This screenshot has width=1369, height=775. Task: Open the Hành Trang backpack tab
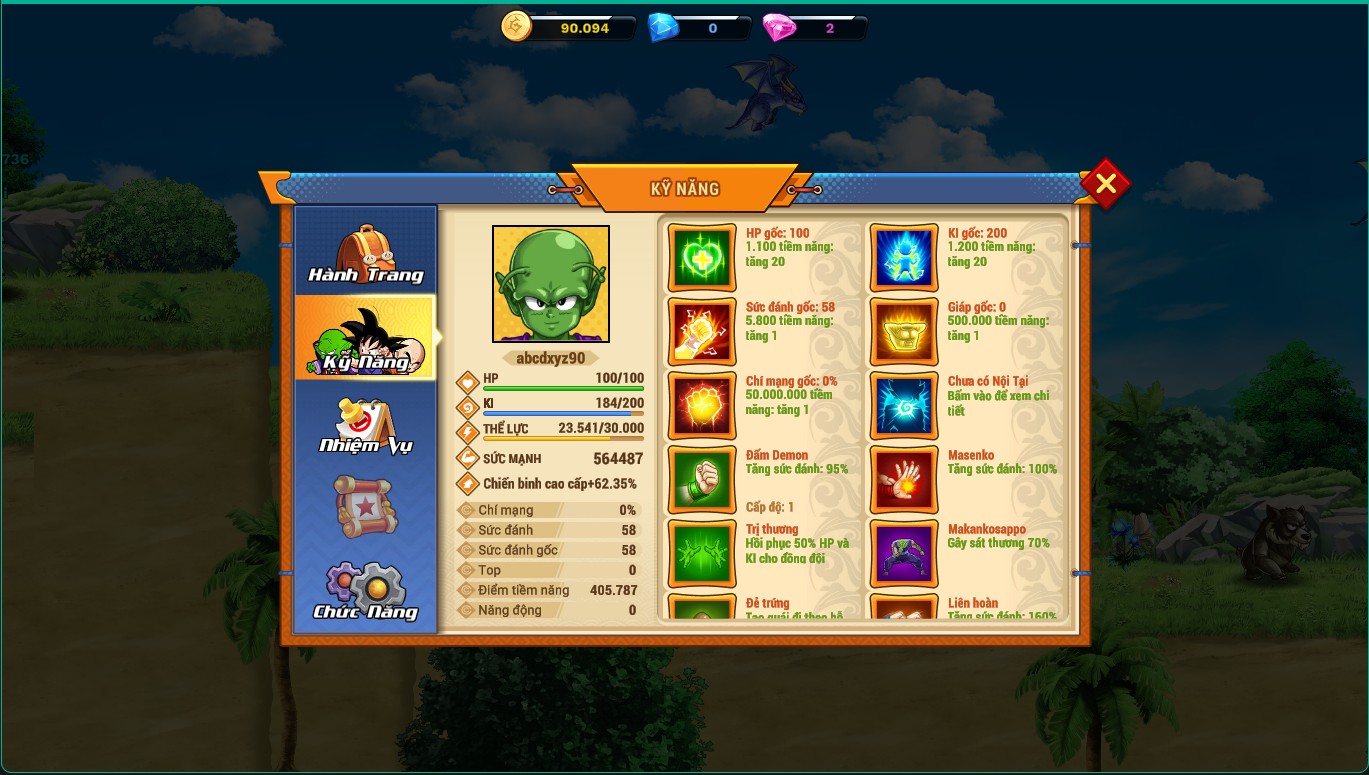(366, 254)
